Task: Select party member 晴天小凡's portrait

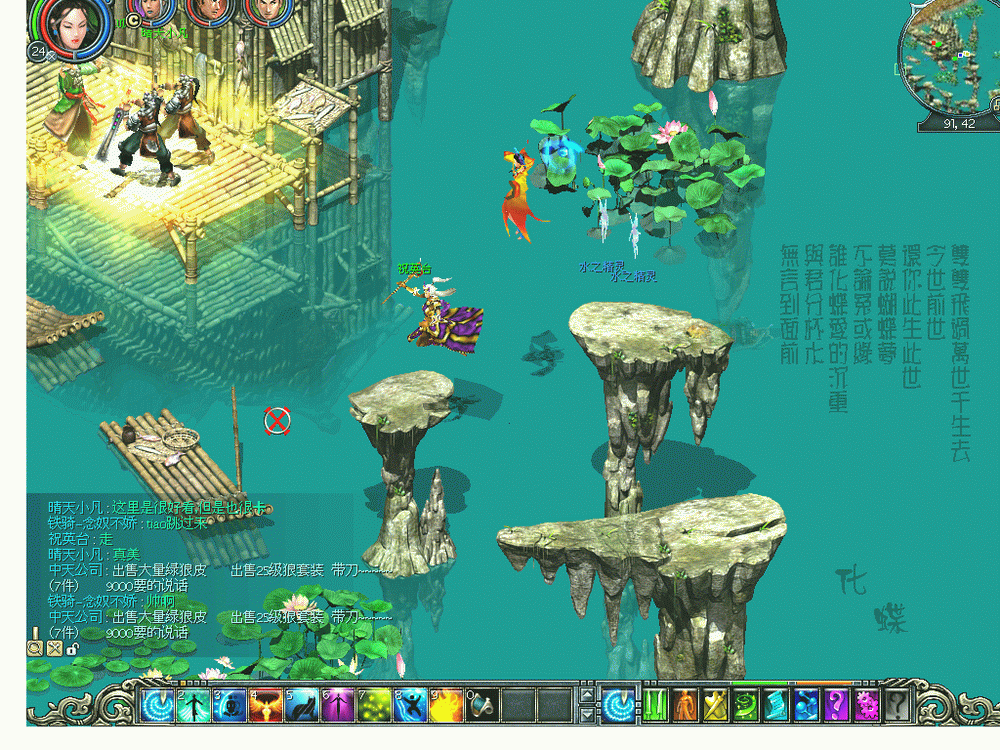Action: click(152, 10)
